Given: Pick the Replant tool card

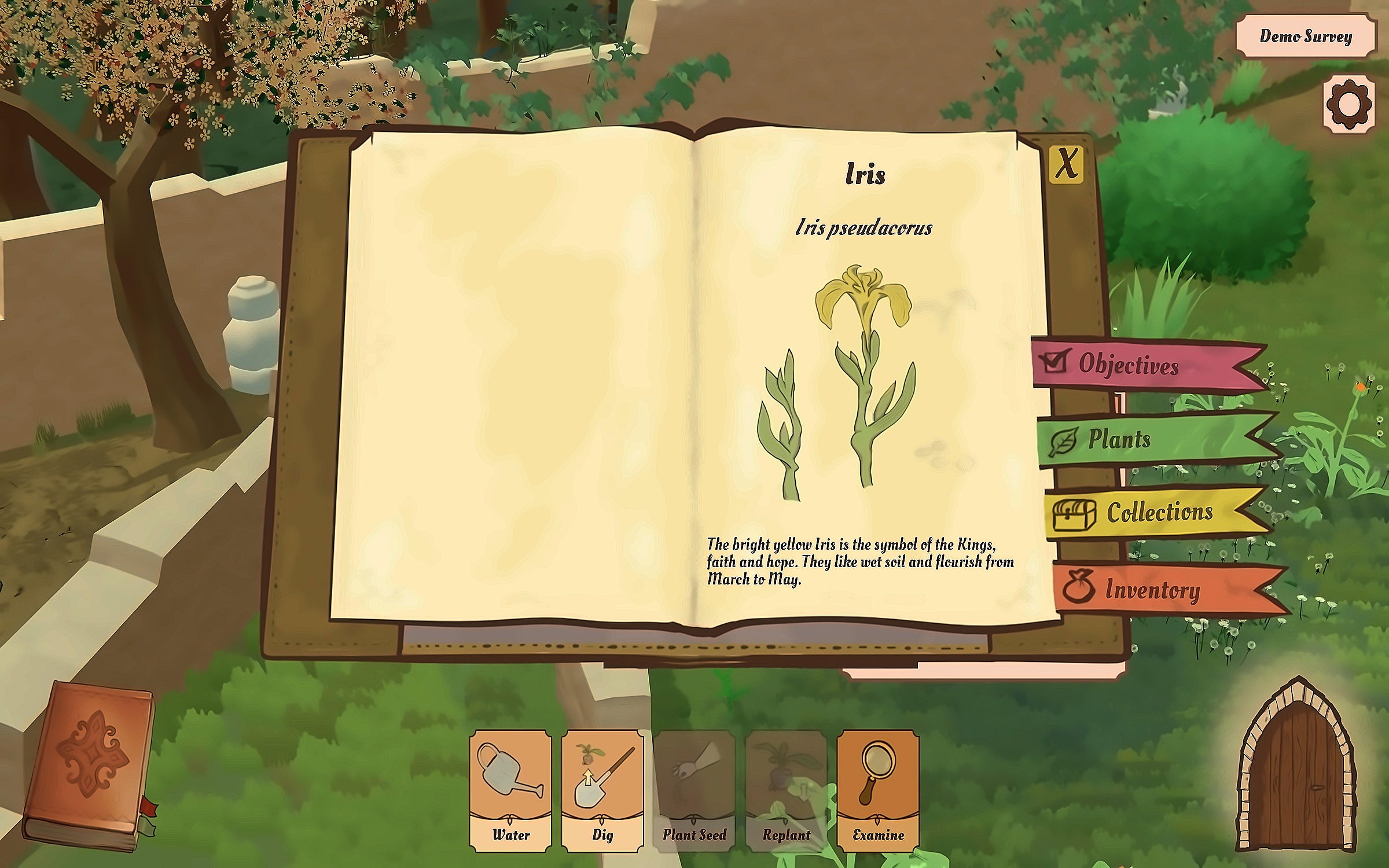Looking at the screenshot, I should click(787, 790).
